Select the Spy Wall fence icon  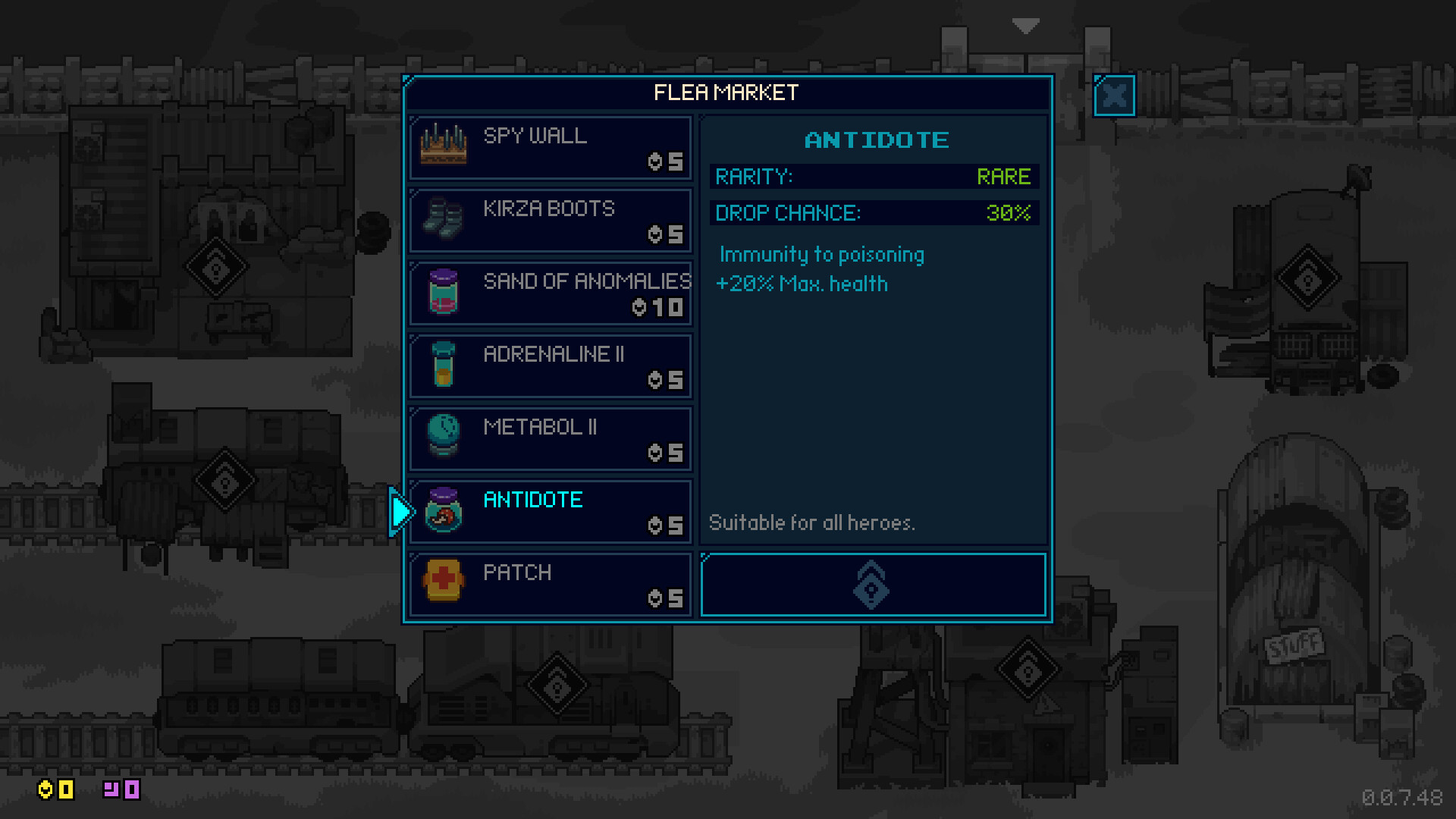pyautogui.click(x=444, y=144)
